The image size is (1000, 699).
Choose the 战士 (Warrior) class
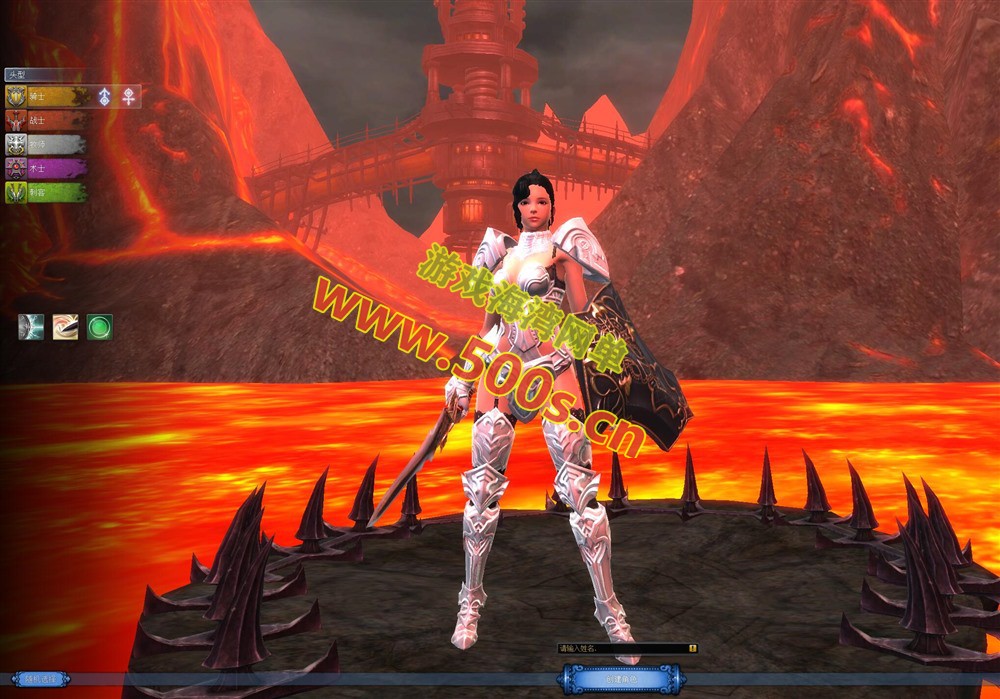coord(45,120)
